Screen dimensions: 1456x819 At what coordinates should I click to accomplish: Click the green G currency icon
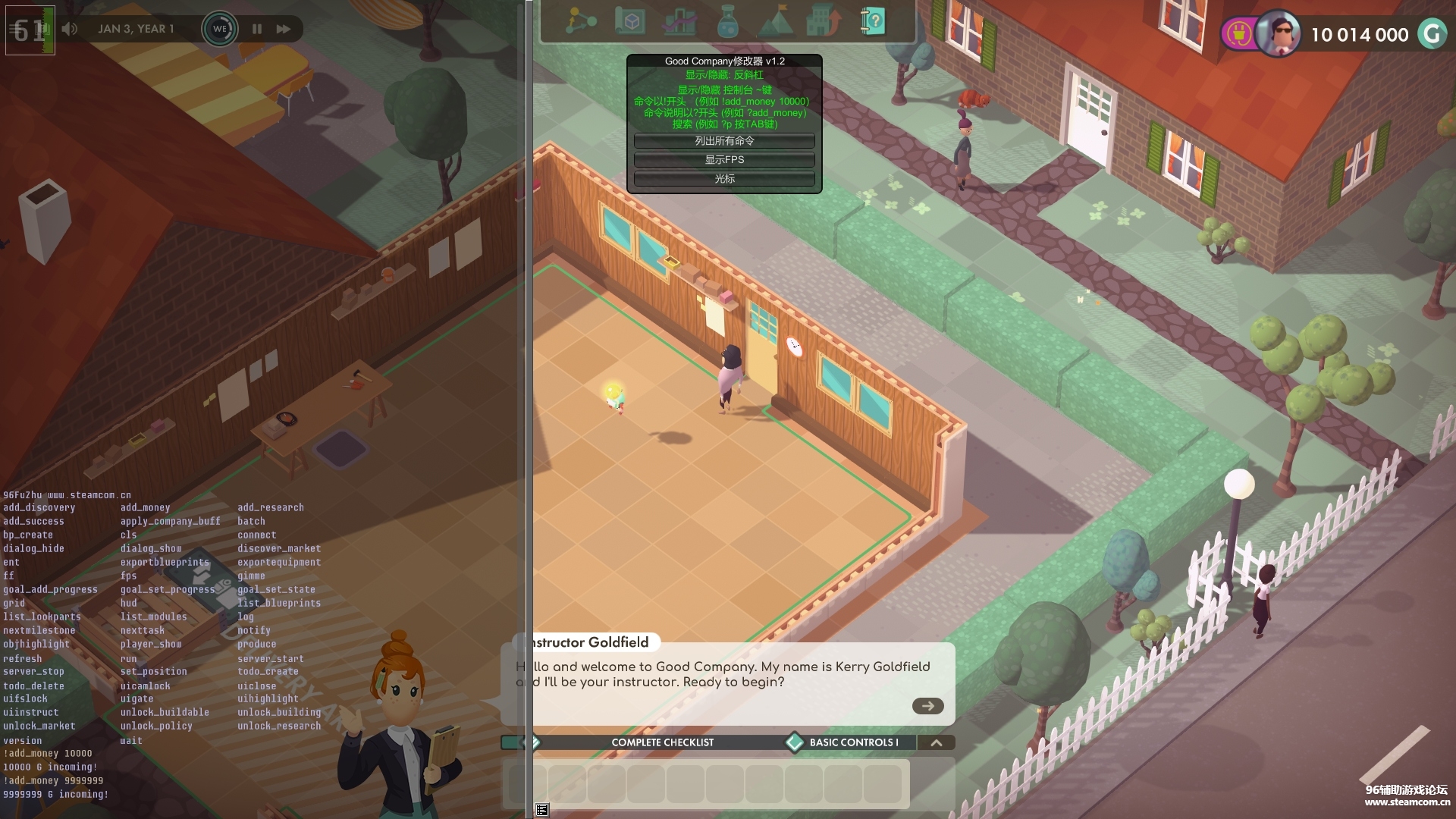click(1432, 34)
